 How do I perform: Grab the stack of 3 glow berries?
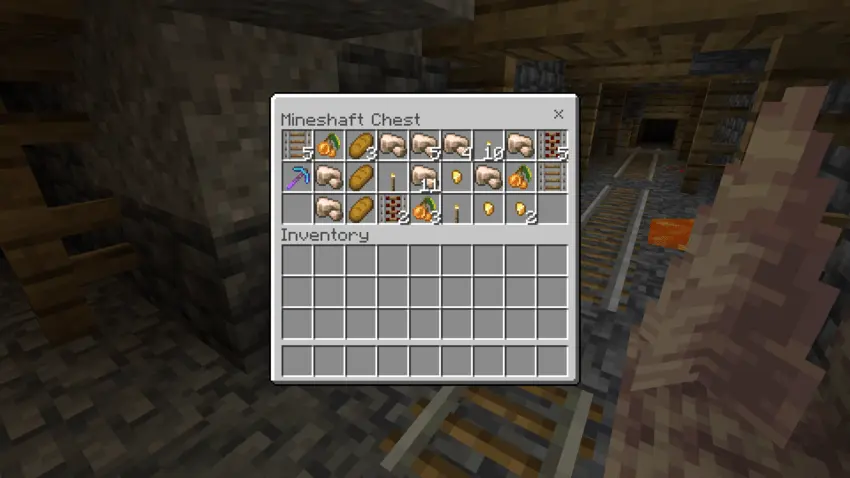(x=425, y=210)
